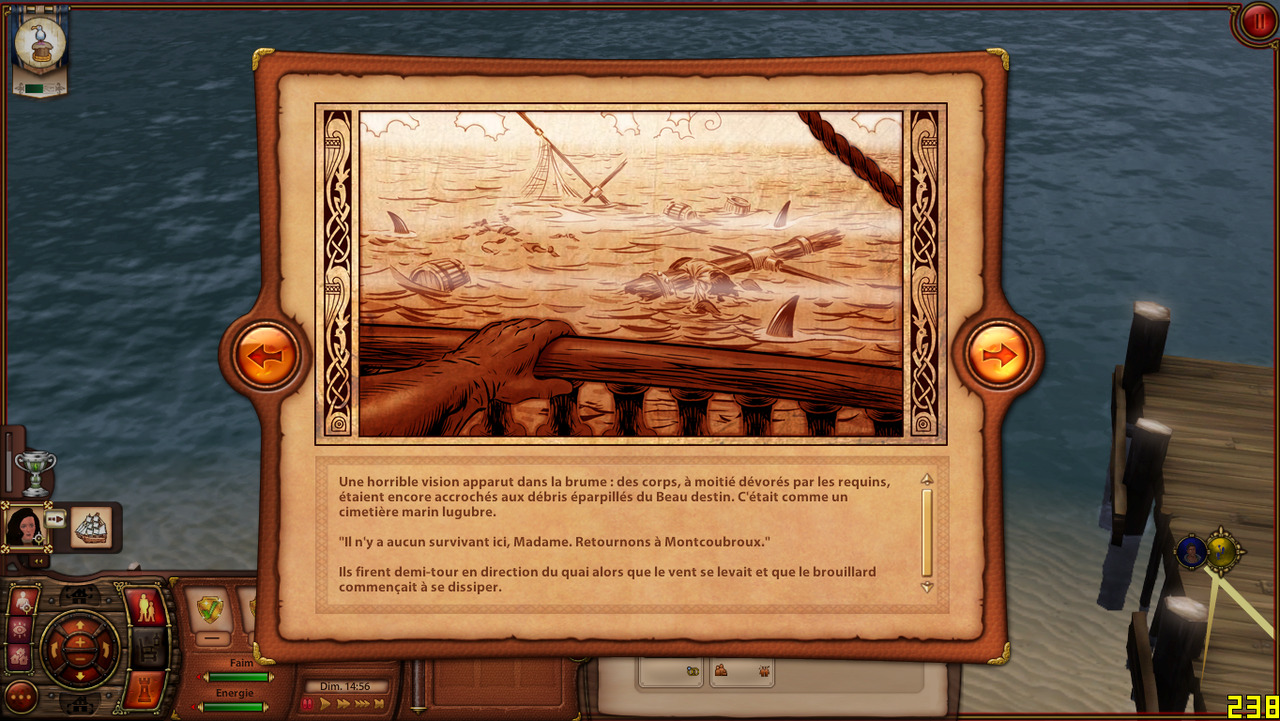The height and width of the screenshot is (721, 1280).
Task: Set game speed to normal play
Action: click(x=325, y=704)
